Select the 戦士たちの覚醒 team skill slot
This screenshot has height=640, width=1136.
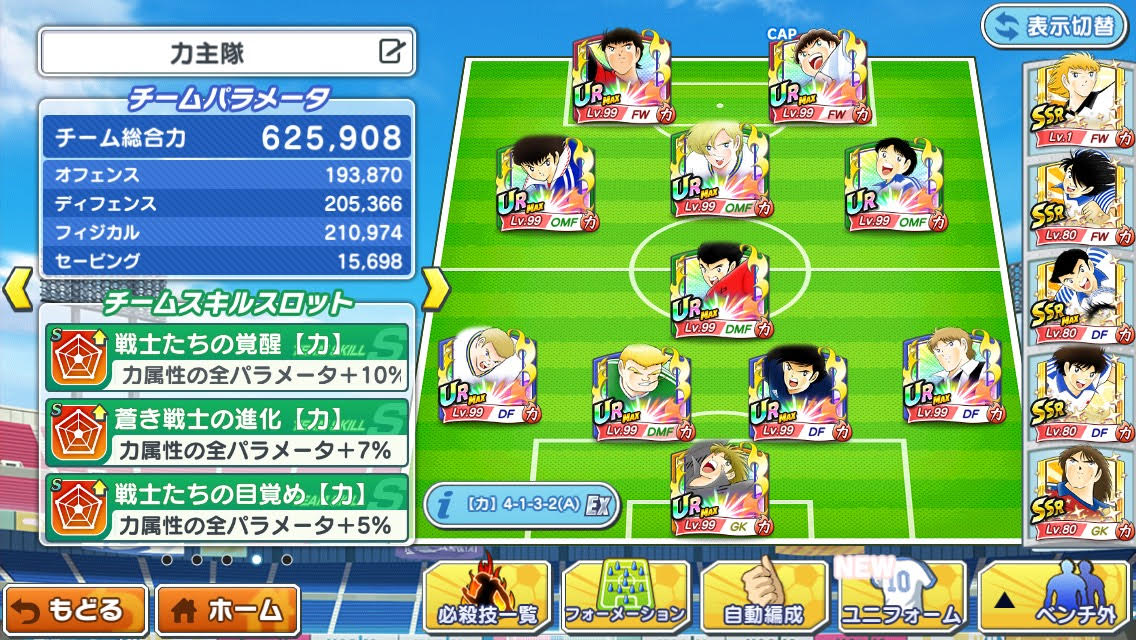pyautogui.click(x=227, y=358)
